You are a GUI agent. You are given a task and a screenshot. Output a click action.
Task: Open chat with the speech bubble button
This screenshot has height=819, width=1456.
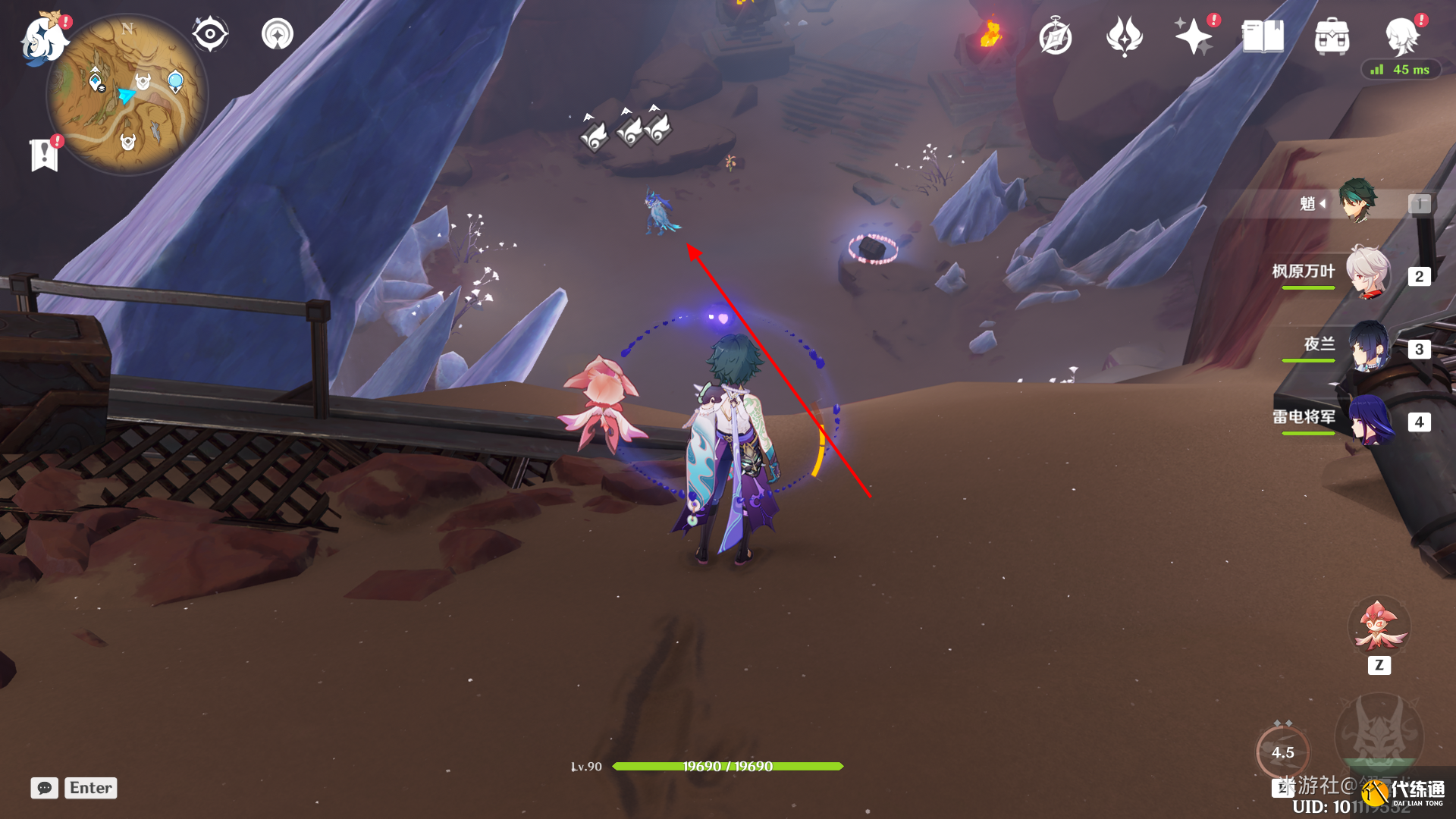click(x=44, y=788)
